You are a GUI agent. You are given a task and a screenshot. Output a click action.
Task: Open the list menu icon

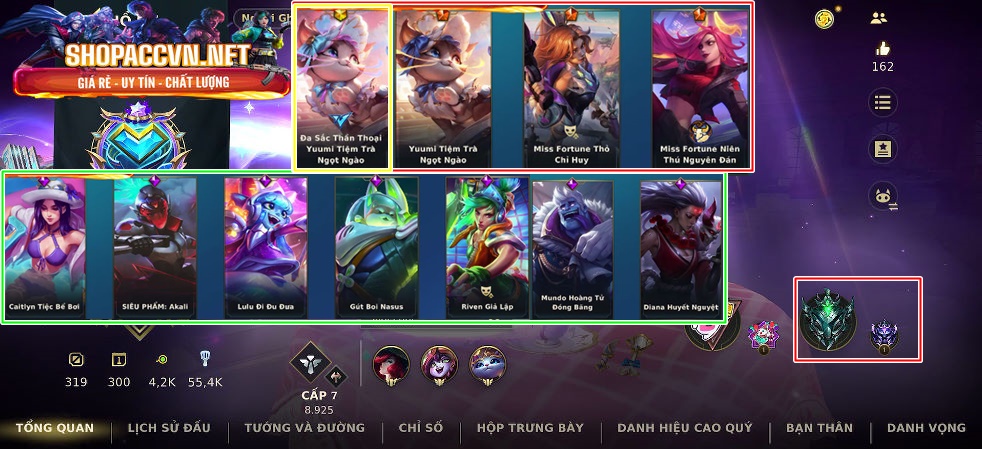[882, 102]
